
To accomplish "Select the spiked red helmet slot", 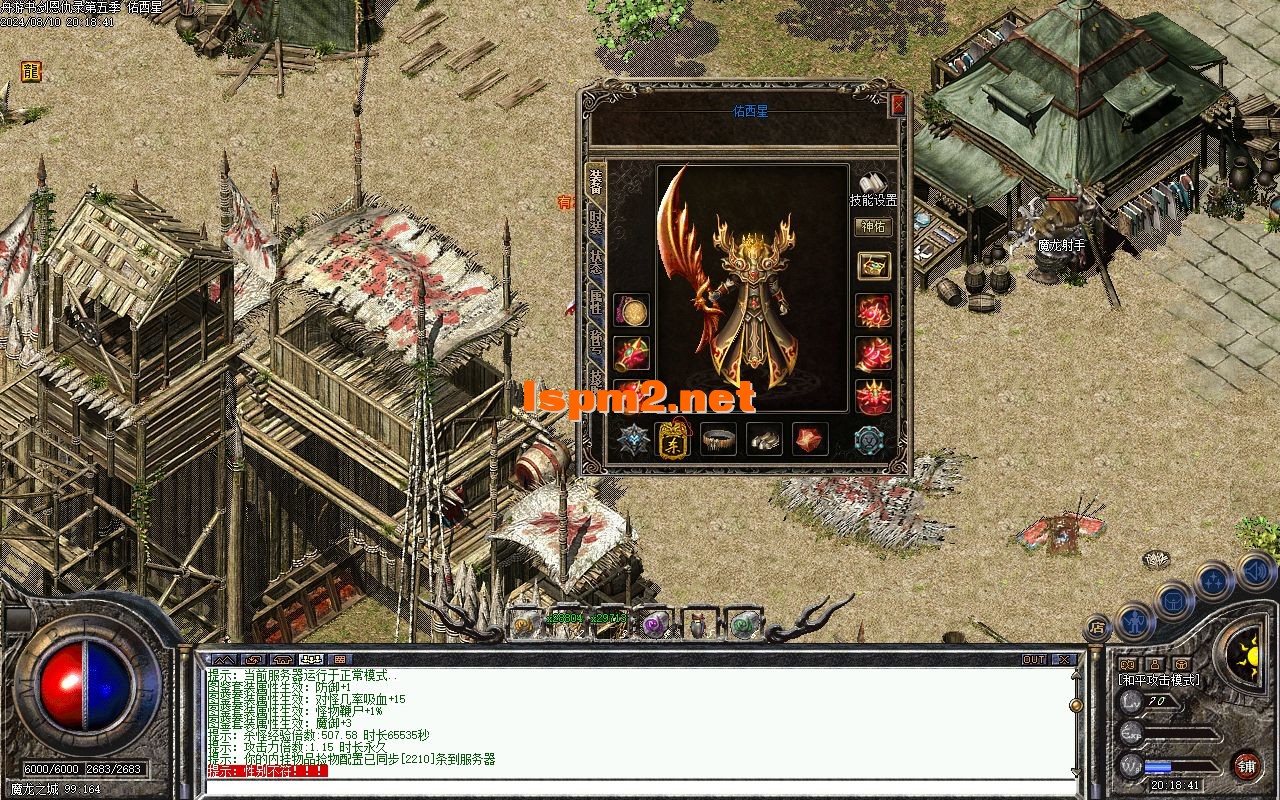I will [x=873, y=397].
